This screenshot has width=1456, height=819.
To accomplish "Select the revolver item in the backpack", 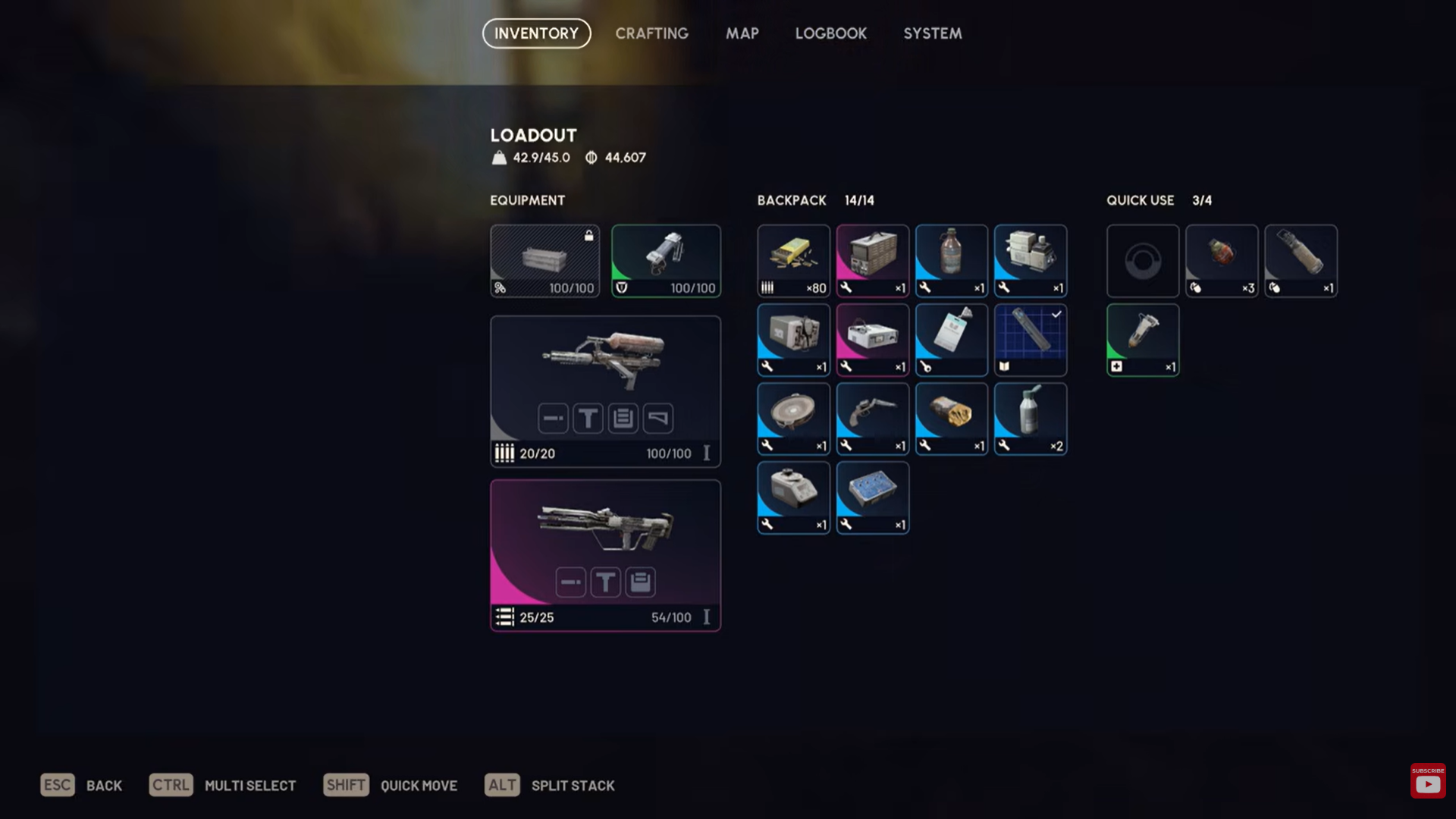I will [872, 419].
